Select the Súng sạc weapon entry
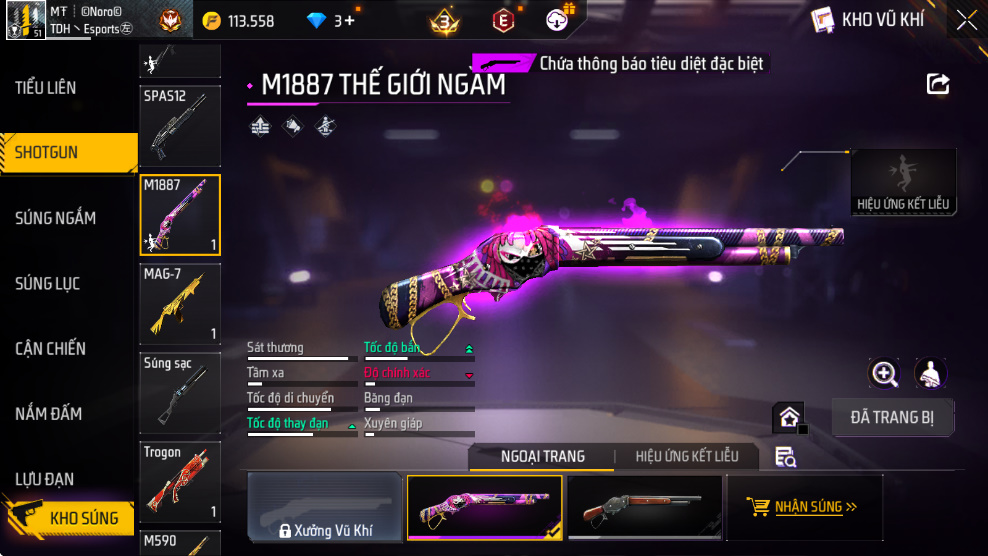Screen dimensions: 988x556 click(180, 393)
